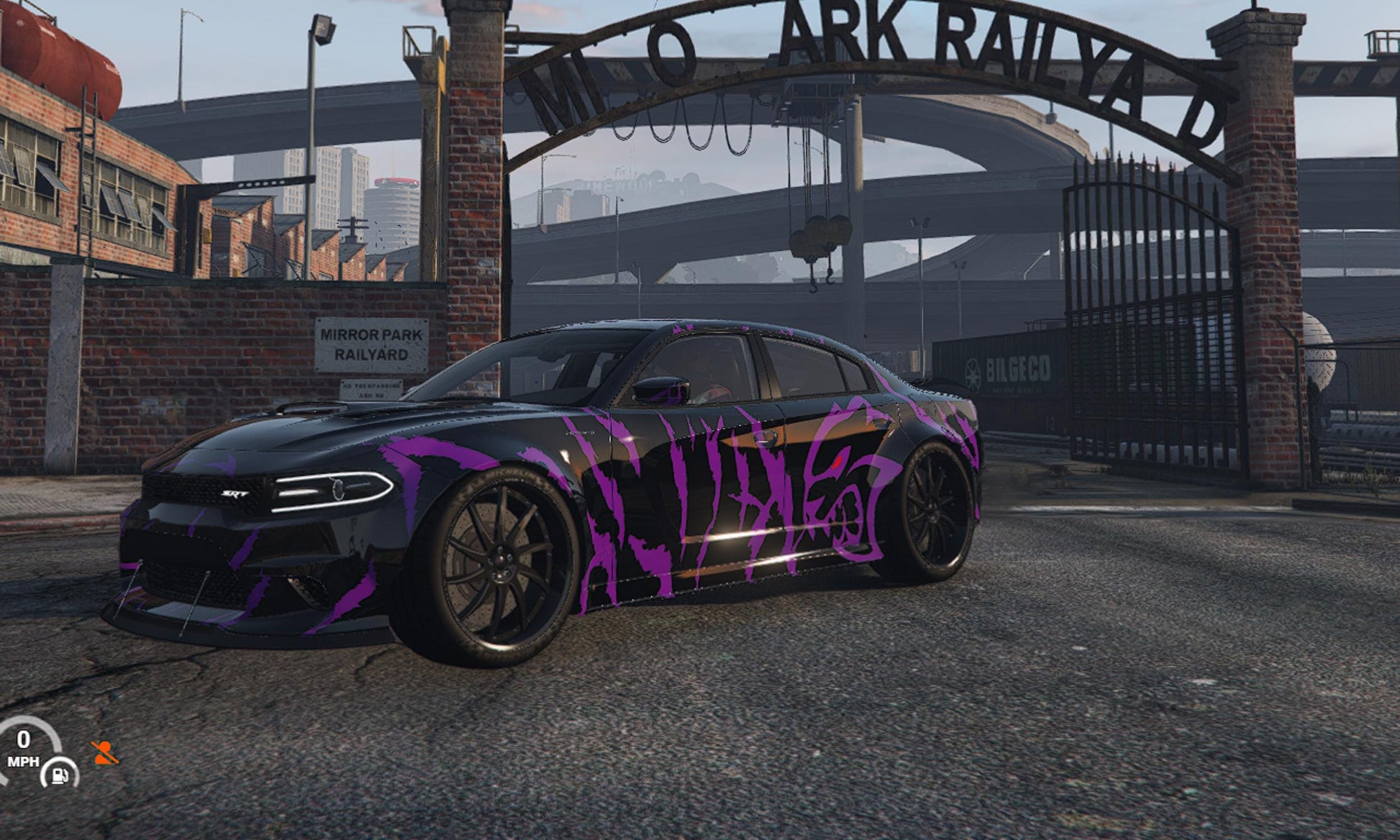
Task: Select the fuel pump gauge icon
Action: click(x=60, y=775)
